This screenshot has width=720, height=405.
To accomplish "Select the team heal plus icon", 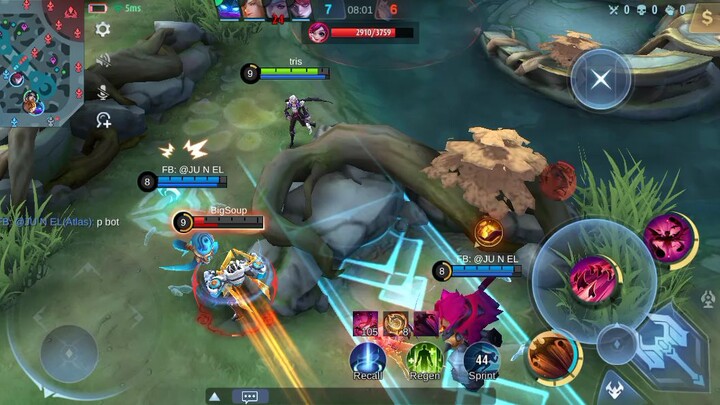I will [103, 121].
